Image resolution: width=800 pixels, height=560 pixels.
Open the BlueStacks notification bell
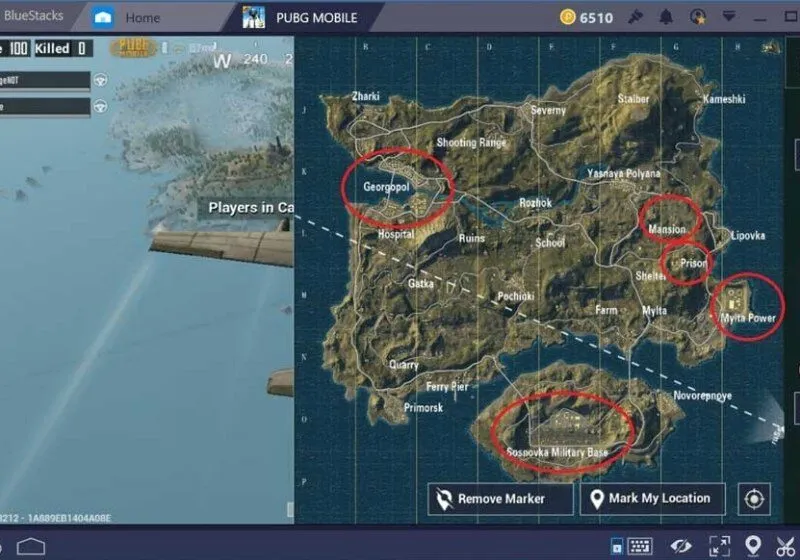667,17
